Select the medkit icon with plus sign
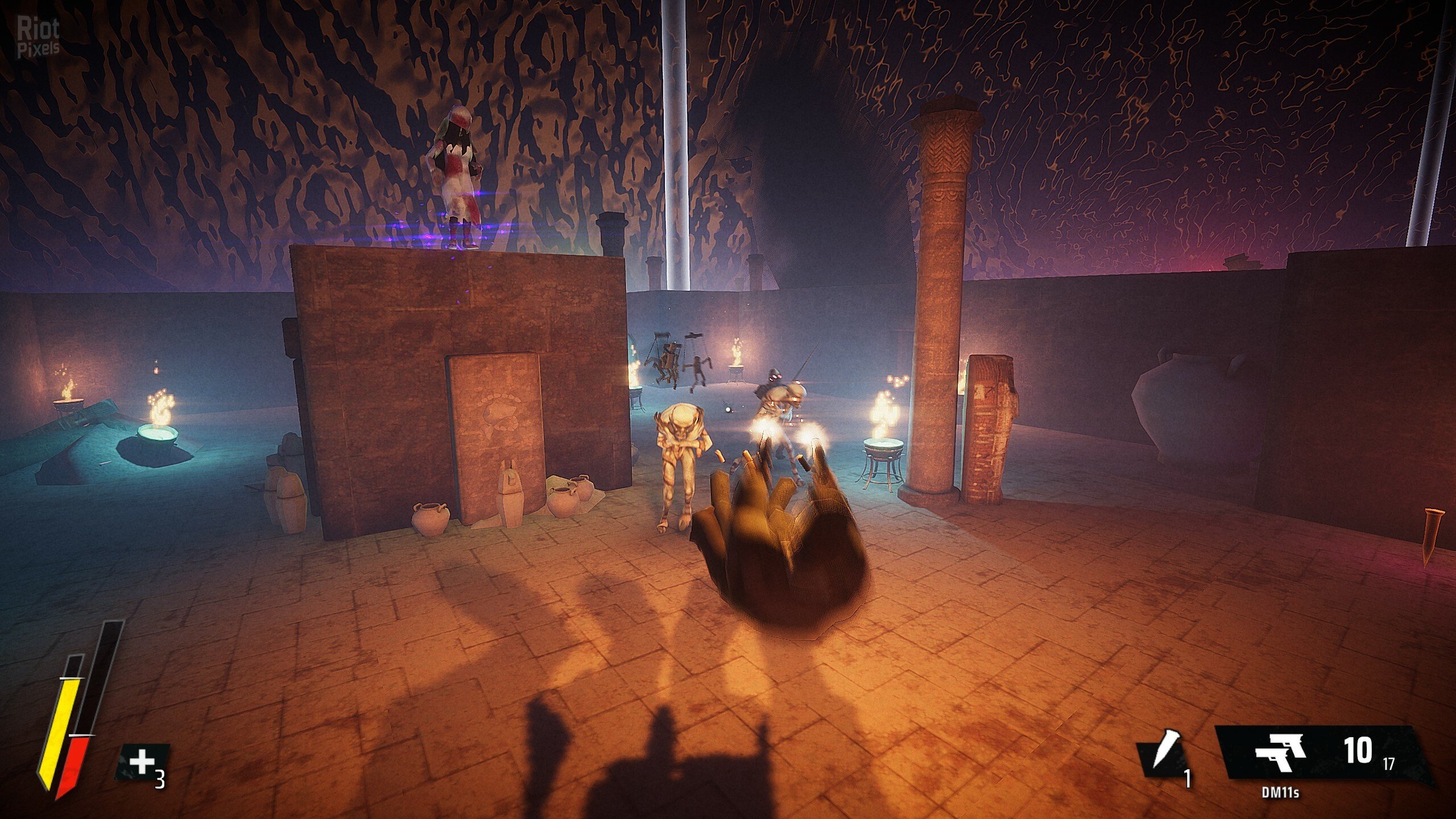This screenshot has height=819, width=1456. [x=142, y=761]
